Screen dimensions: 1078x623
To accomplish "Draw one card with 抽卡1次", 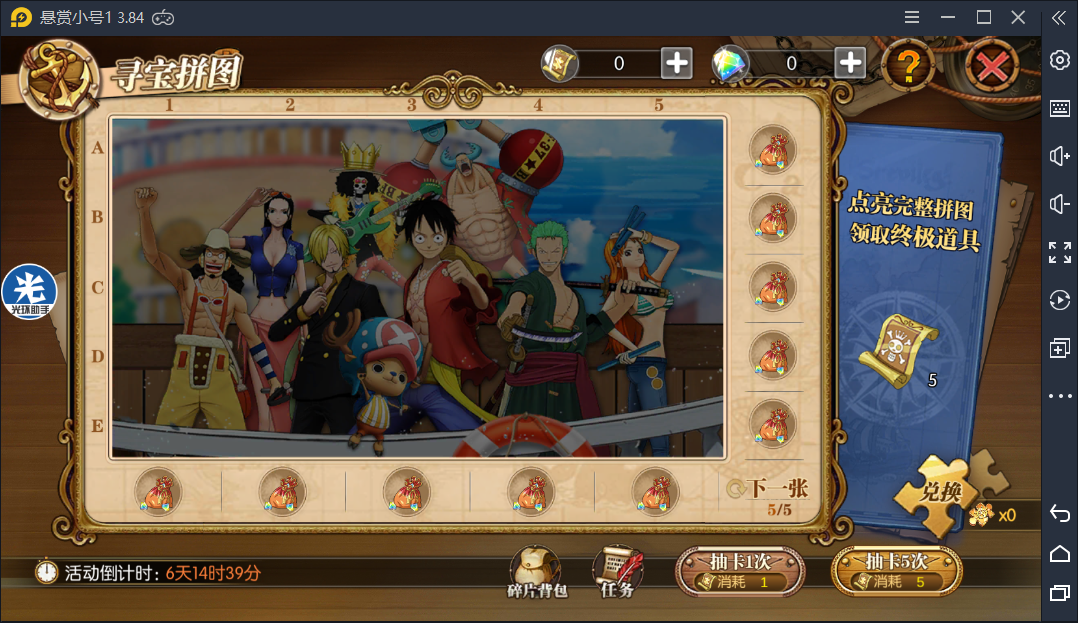I will coord(740,571).
